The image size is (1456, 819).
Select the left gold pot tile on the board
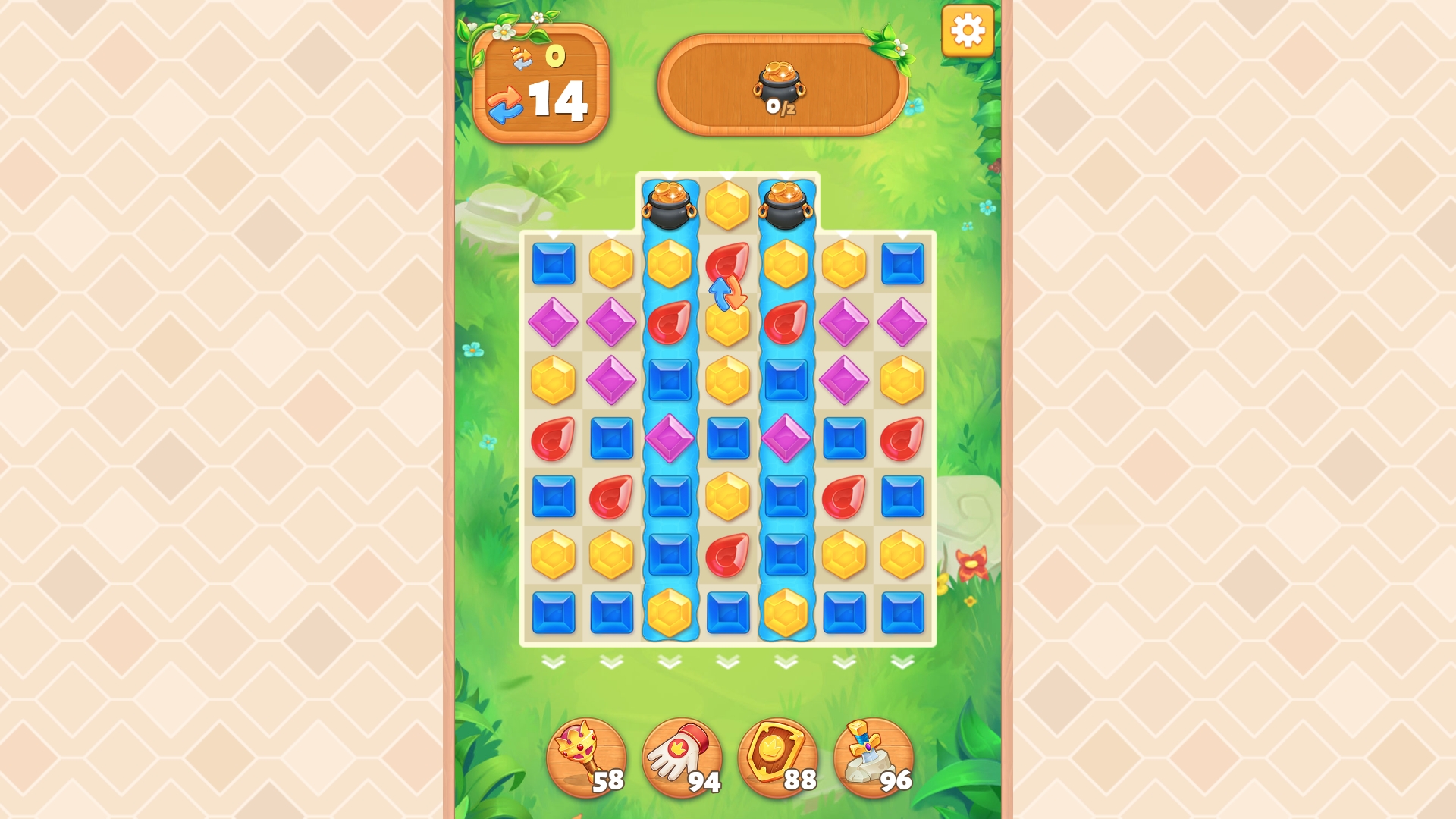pos(668,205)
